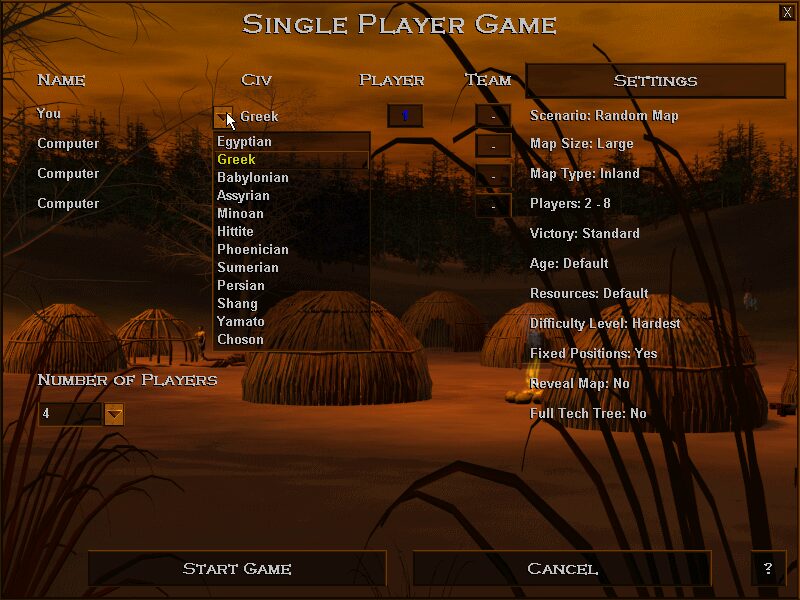Click the blue player number 1 button
The width and height of the screenshot is (800, 600).
[x=405, y=116]
